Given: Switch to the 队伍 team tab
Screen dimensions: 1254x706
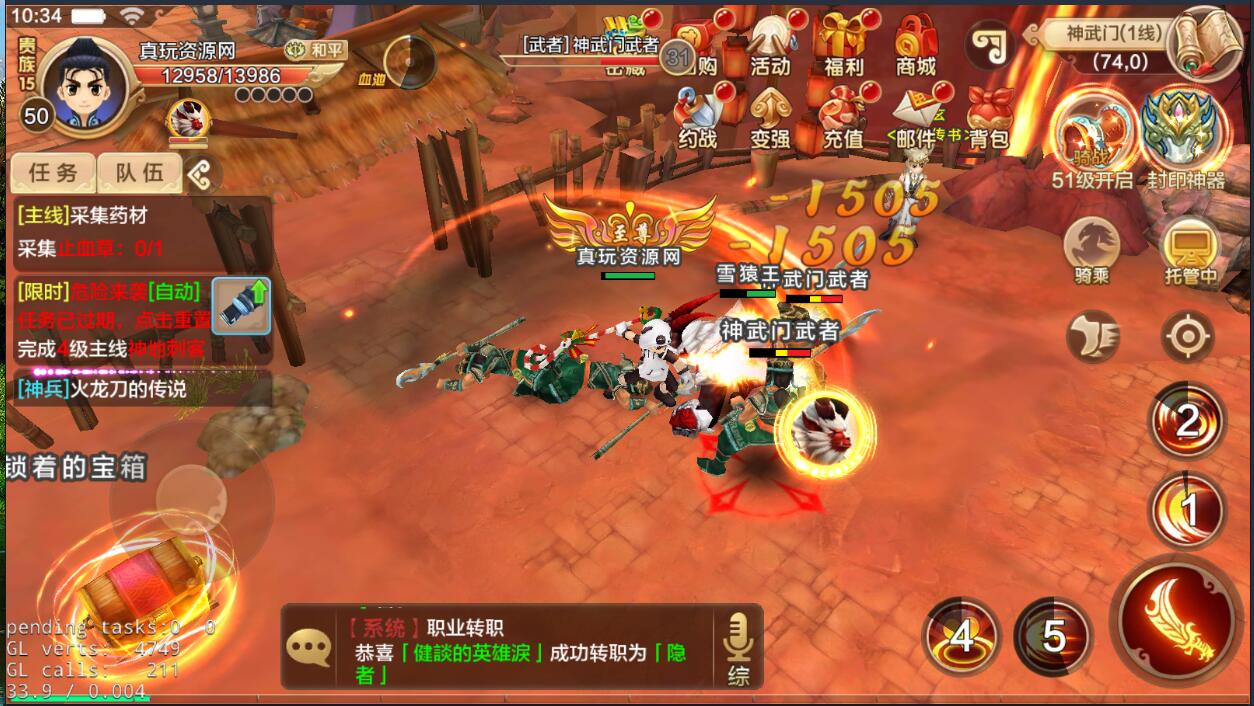Looking at the screenshot, I should (x=139, y=173).
